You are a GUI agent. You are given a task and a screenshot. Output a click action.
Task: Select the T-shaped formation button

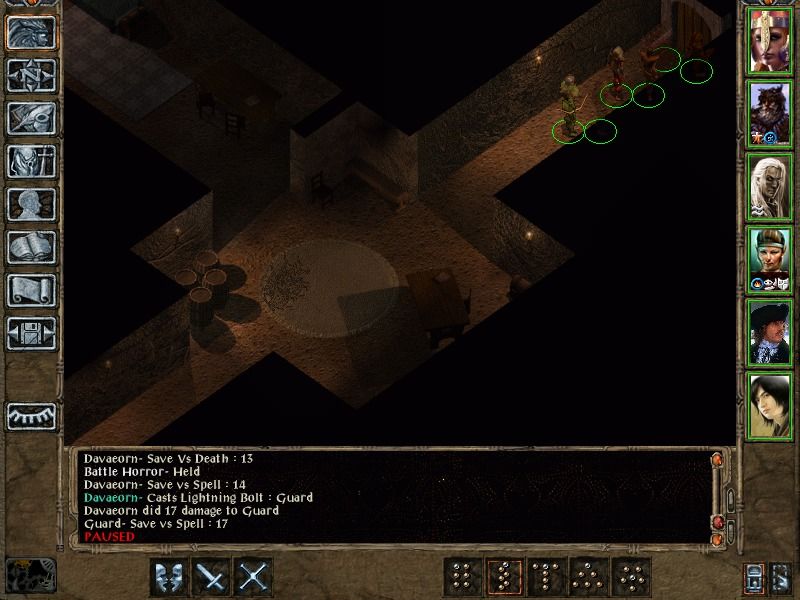pyautogui.click(x=547, y=577)
